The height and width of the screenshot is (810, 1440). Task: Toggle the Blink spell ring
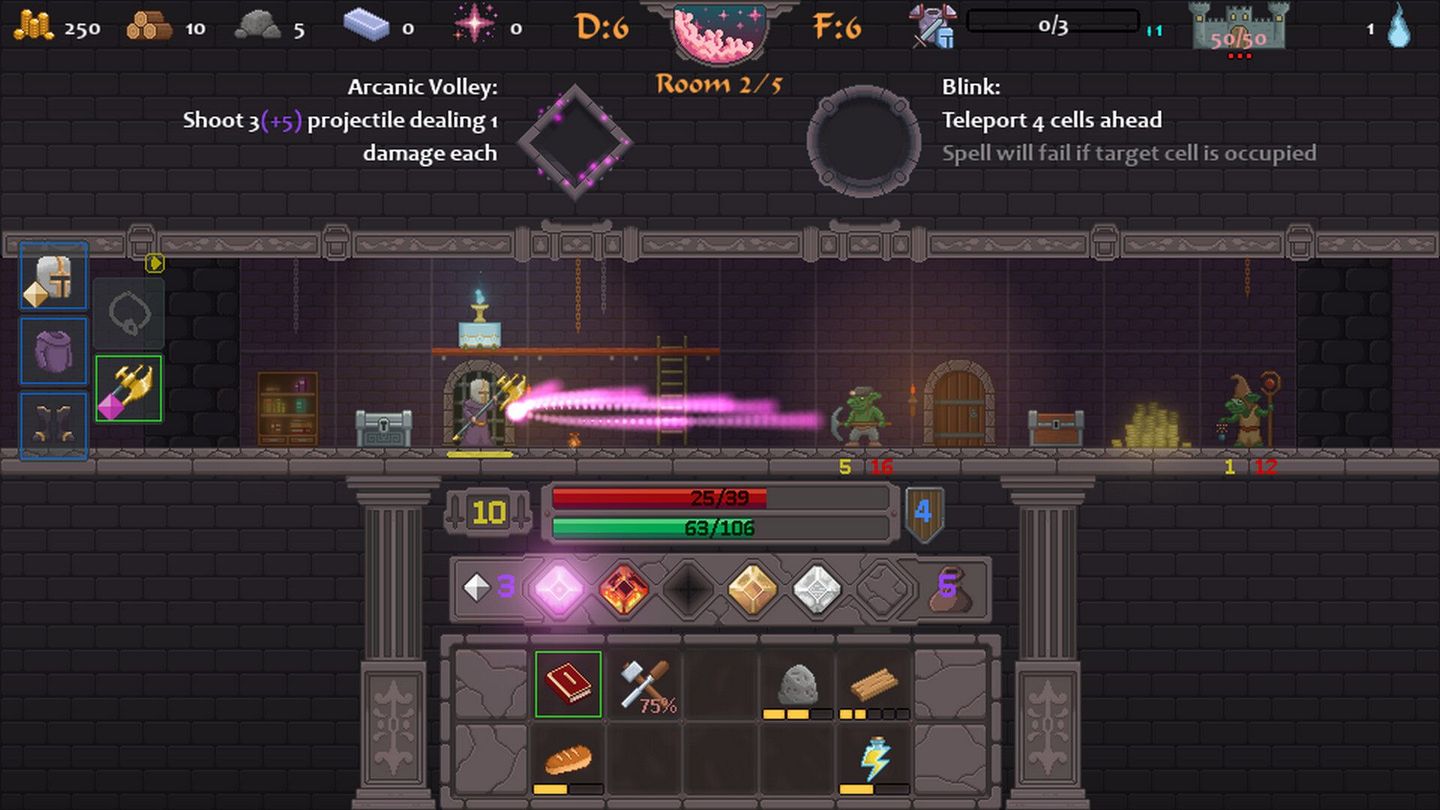[862, 140]
